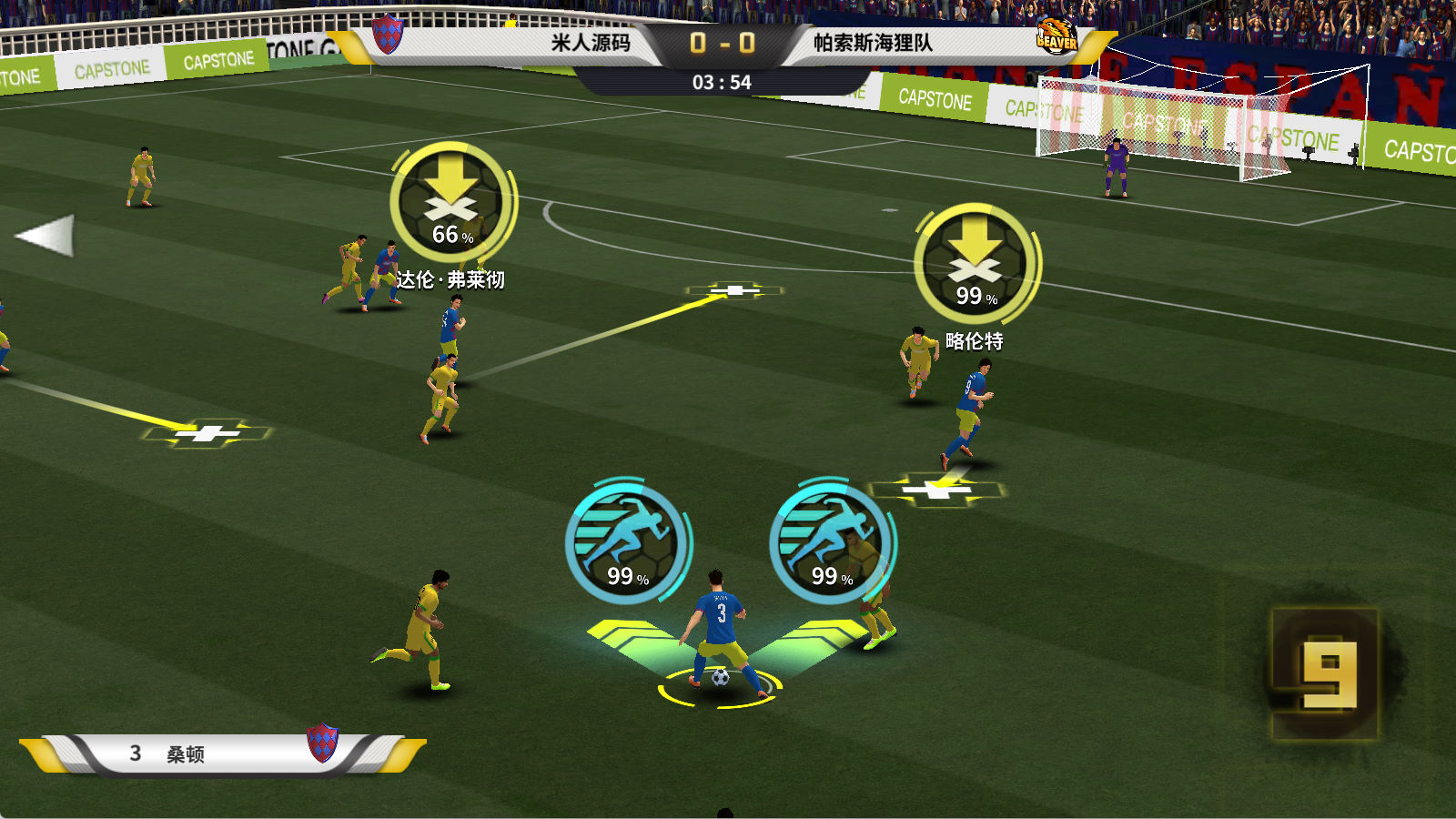Click the white left-pointing arrow
The width and height of the screenshot is (1456, 819).
[45, 236]
